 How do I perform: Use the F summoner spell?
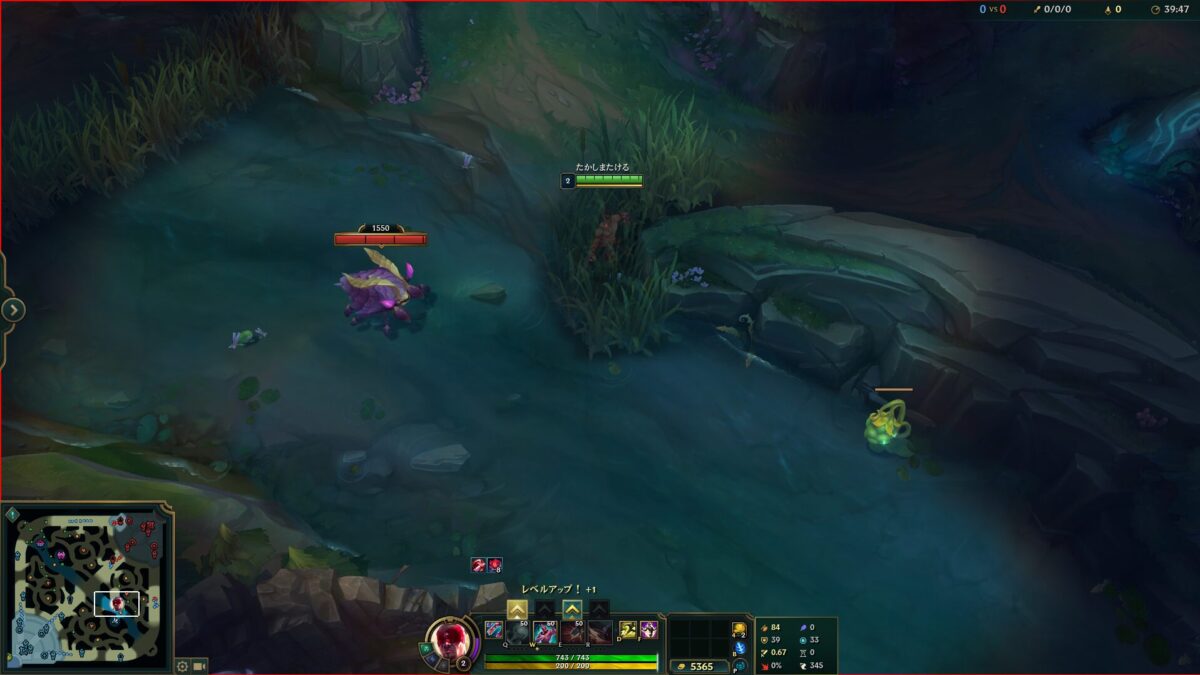[x=649, y=630]
